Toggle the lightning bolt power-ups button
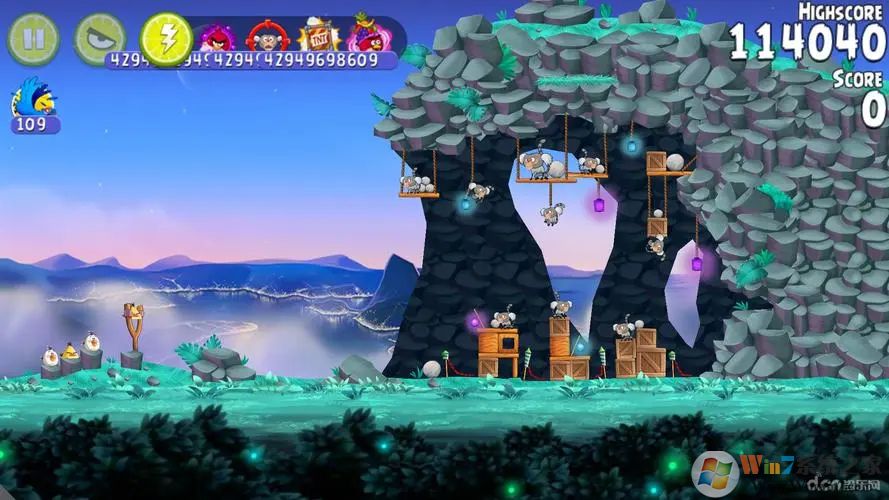Screen dimensions: 889x500 click(x=166, y=39)
